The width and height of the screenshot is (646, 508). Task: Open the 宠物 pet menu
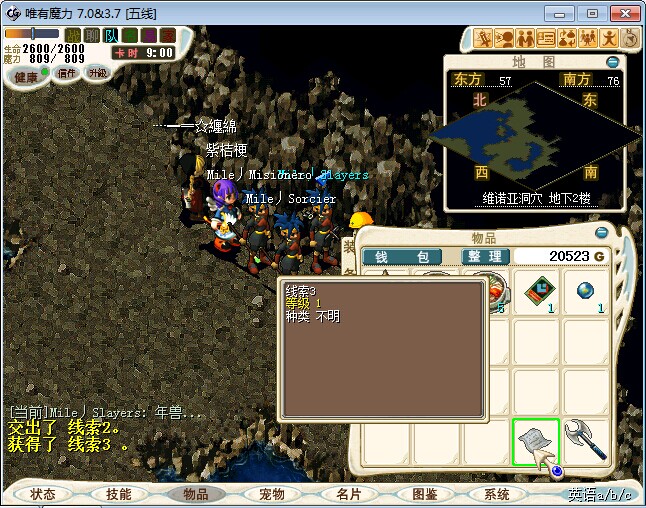coord(272,494)
